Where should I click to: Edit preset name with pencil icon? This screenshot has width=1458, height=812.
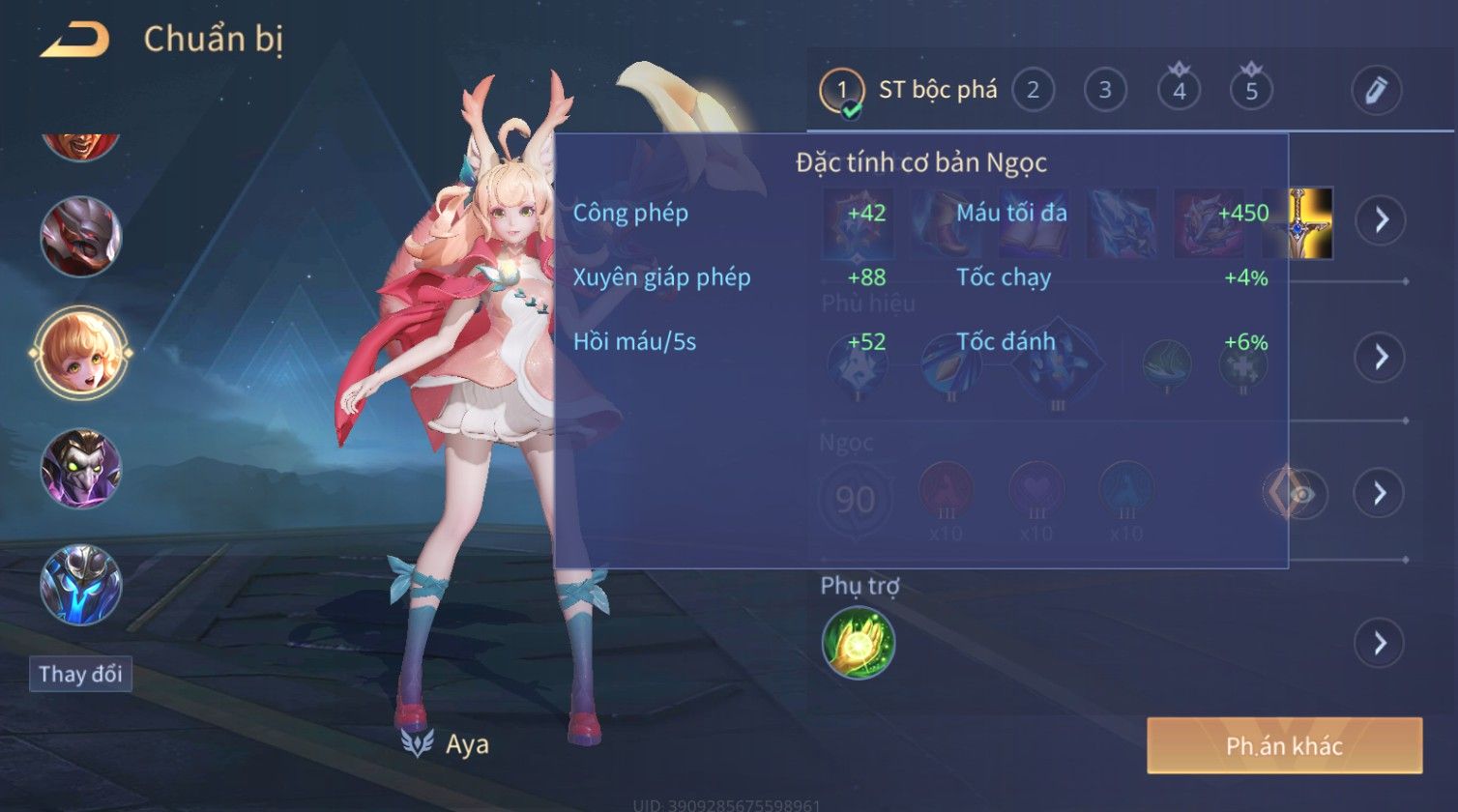coord(1376,91)
